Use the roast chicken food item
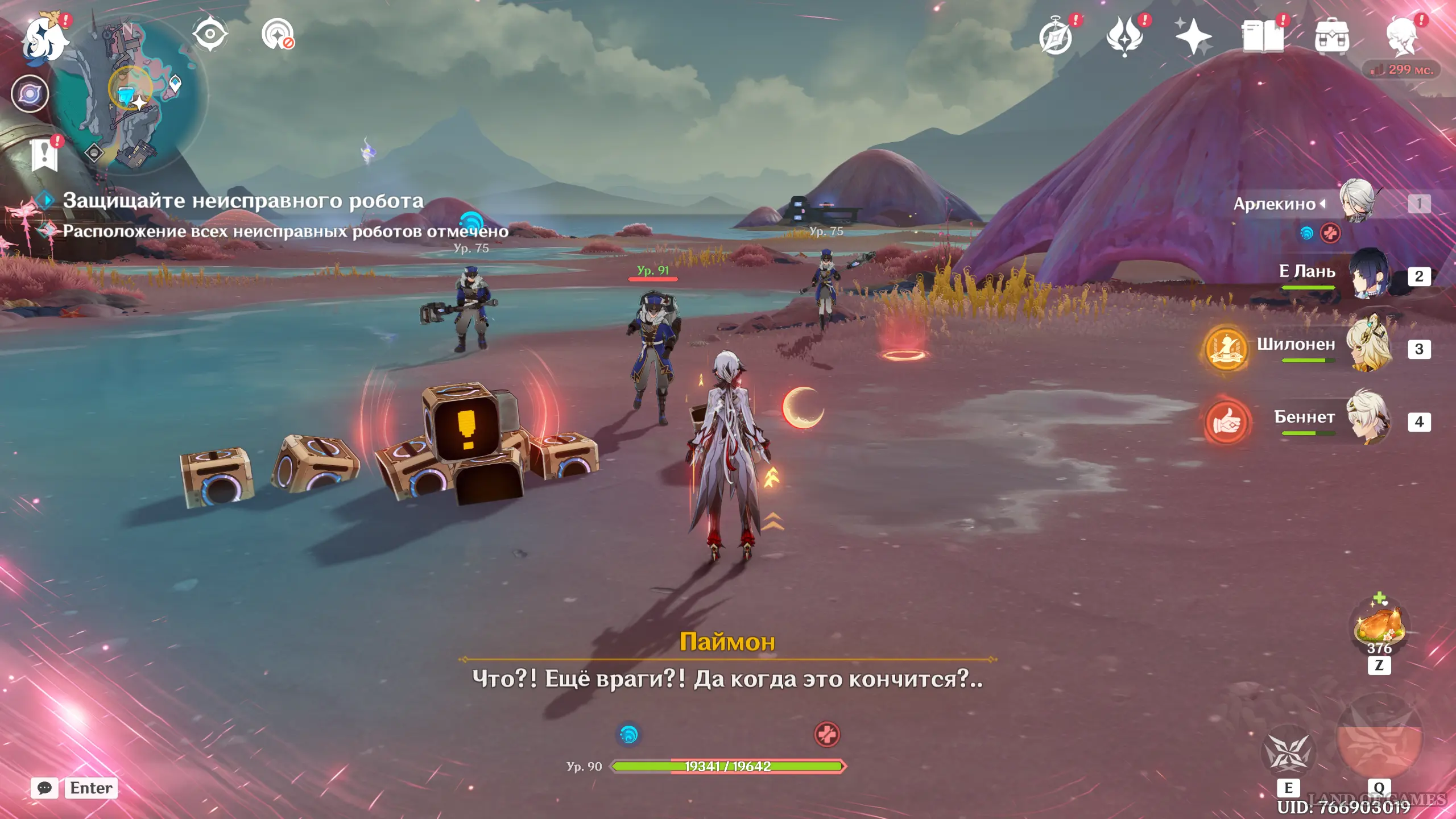 [1380, 626]
